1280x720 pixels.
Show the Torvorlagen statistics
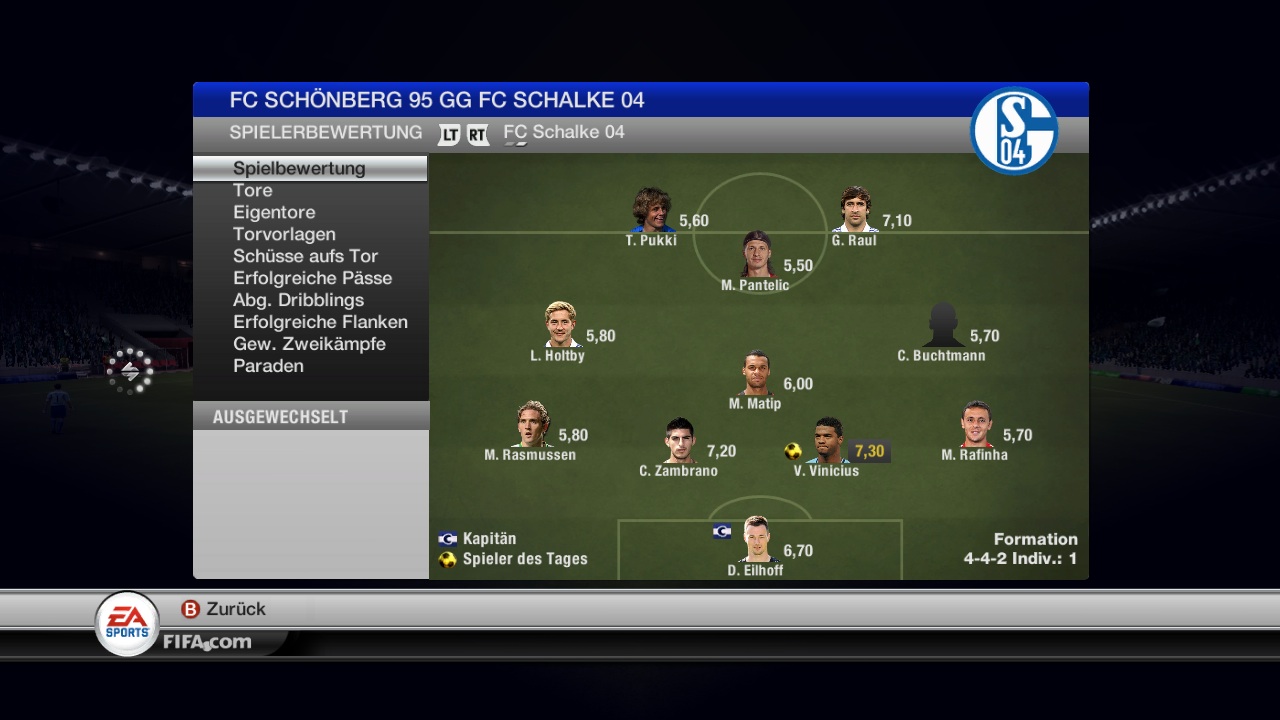click(x=284, y=234)
